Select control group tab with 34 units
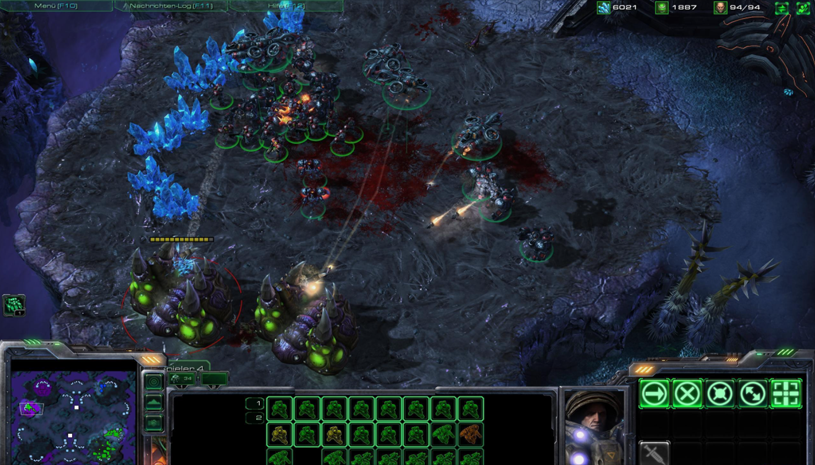 [x=187, y=379]
